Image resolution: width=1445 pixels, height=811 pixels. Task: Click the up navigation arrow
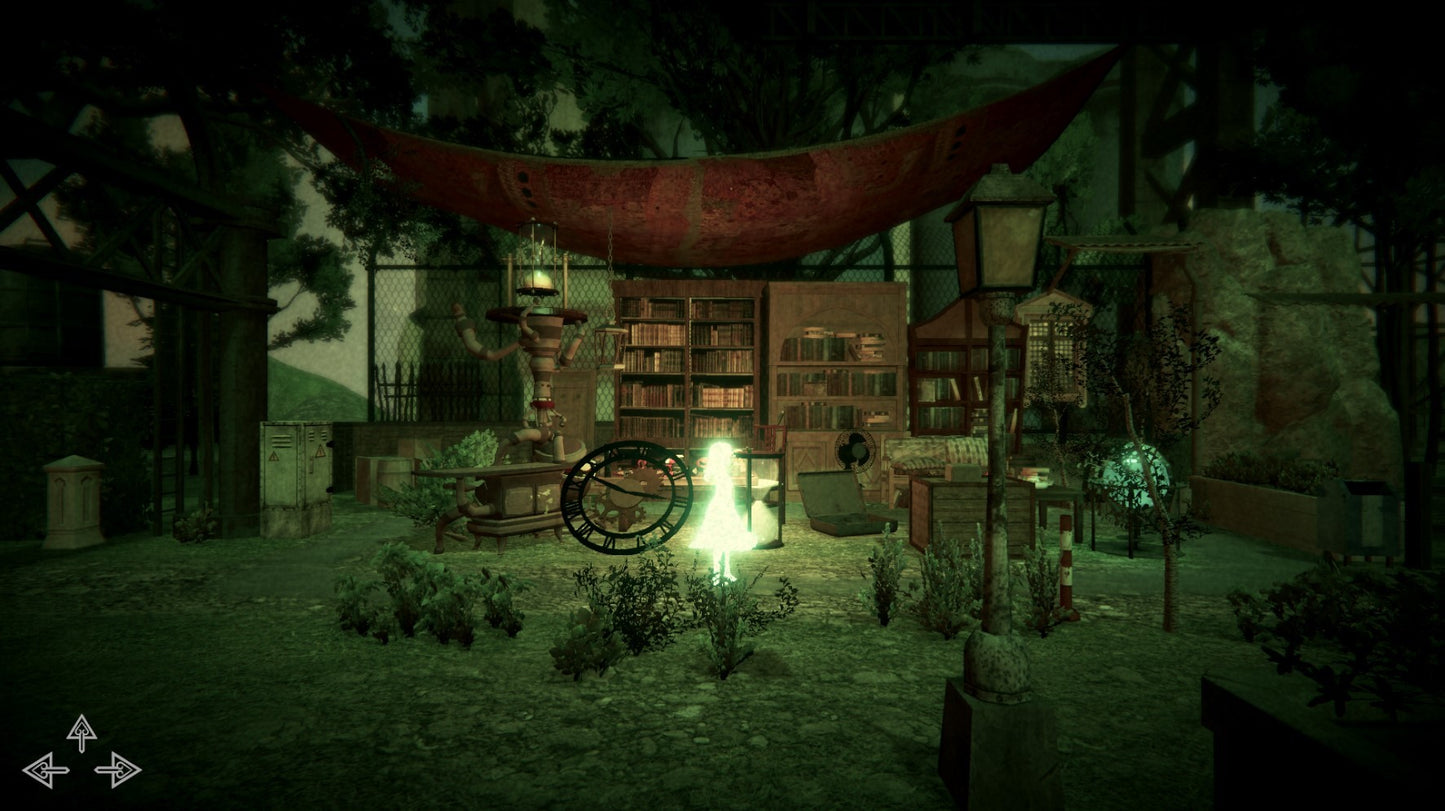point(82,732)
